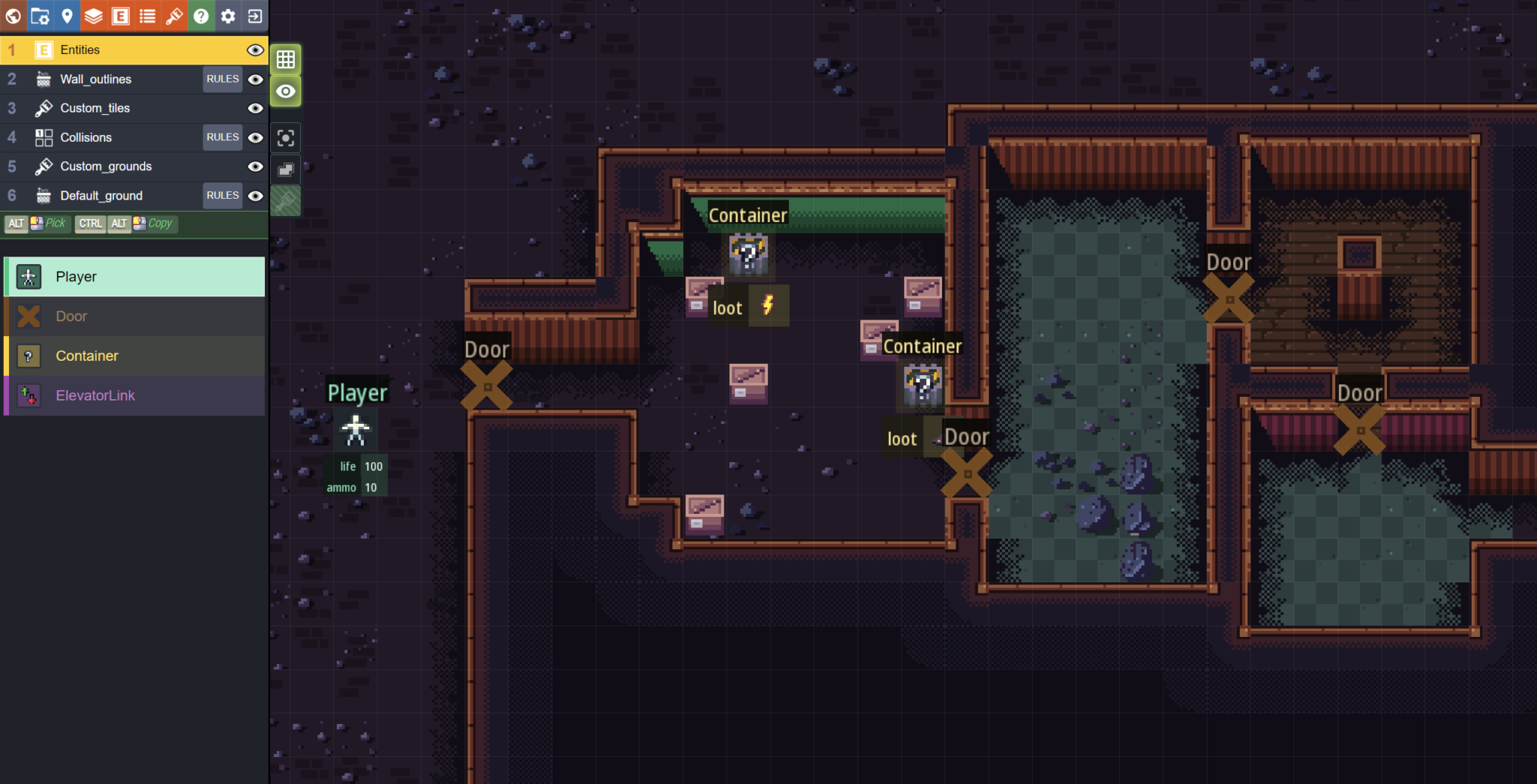The width and height of the screenshot is (1537, 784).
Task: Open RULES for the Default_ground layer
Action: tap(222, 195)
